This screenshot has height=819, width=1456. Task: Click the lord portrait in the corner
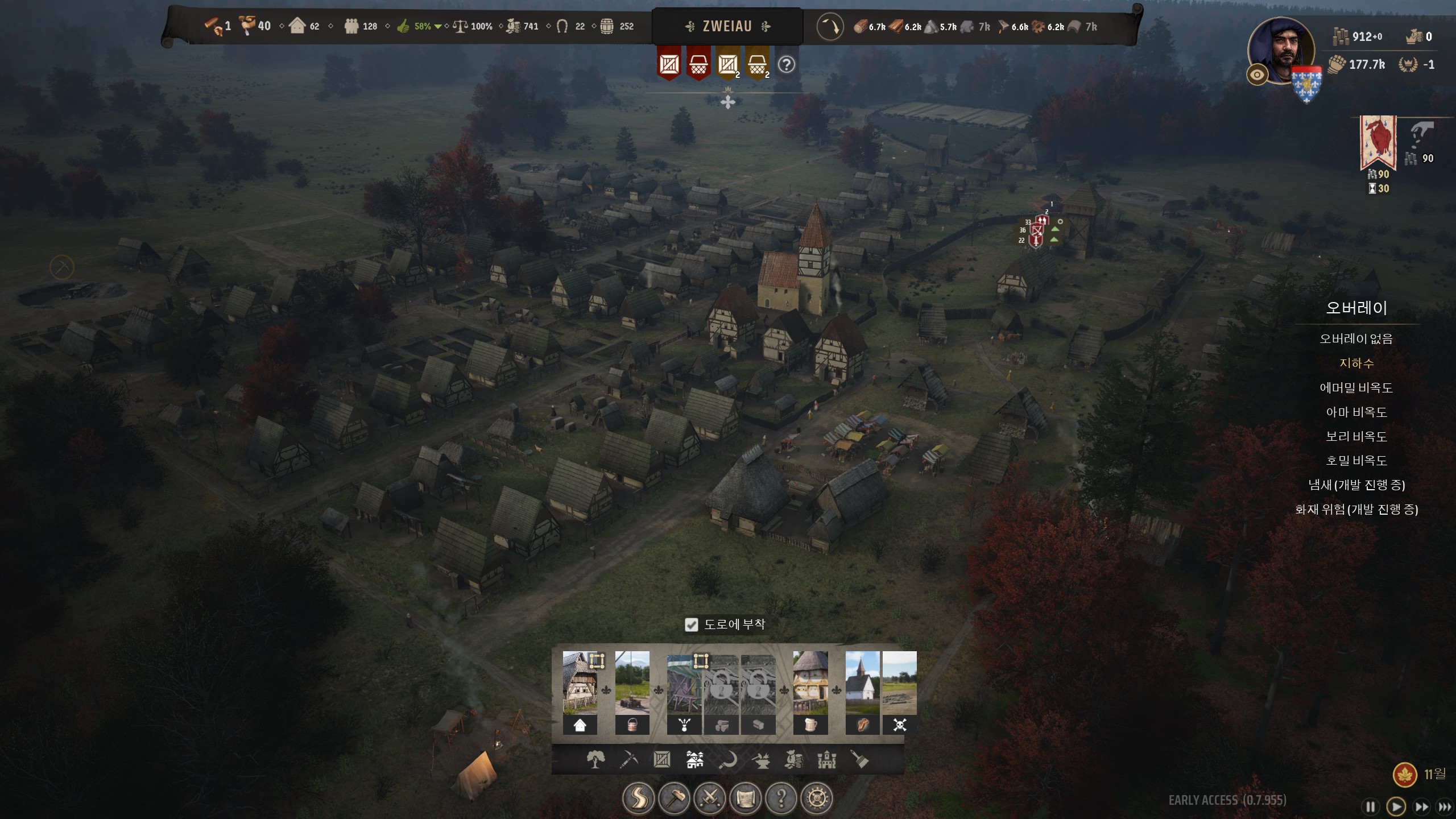click(1281, 50)
